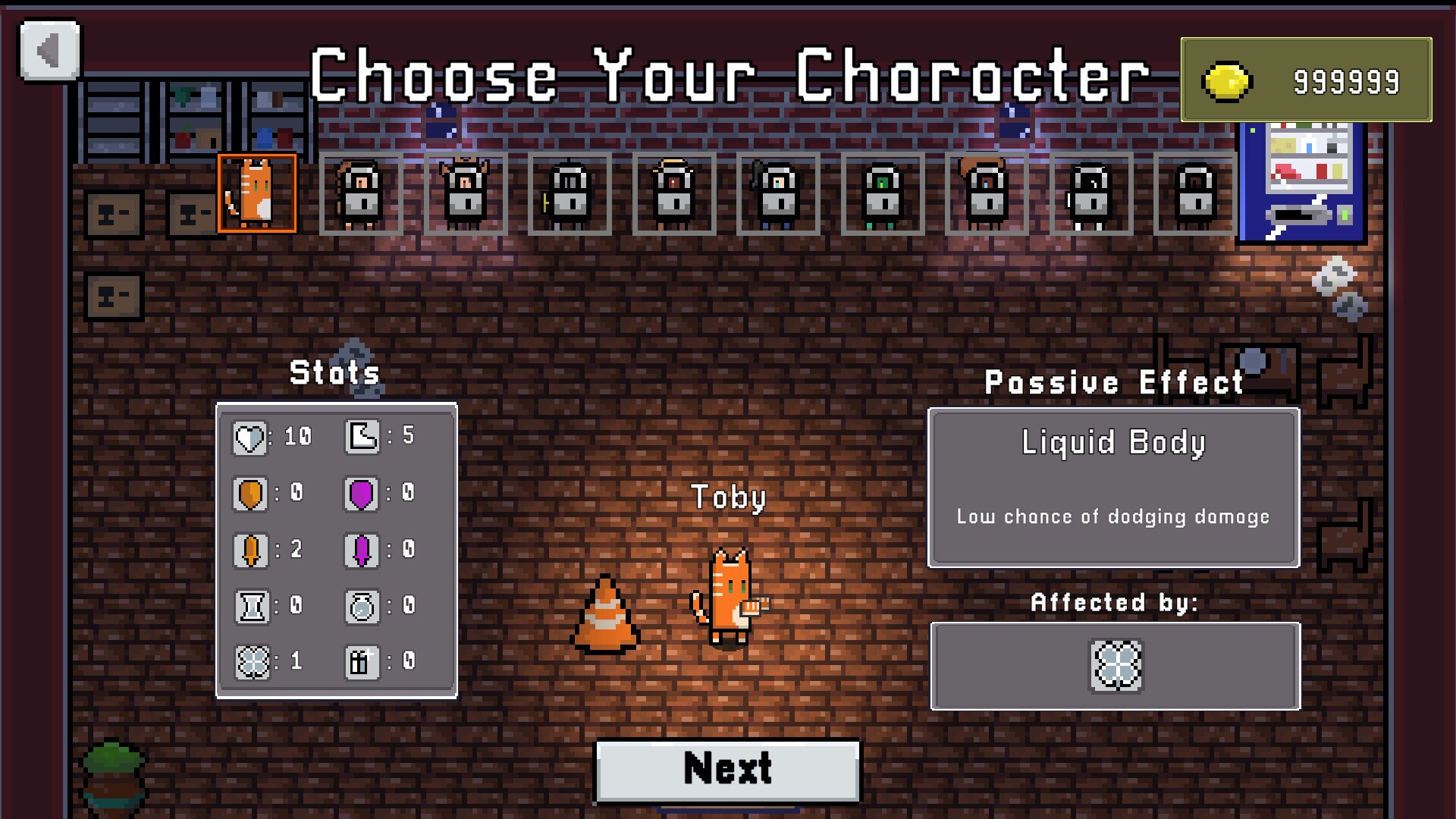Select the locked character with brown horned hat
The height and width of the screenshot is (819, 1456).
click(x=466, y=194)
